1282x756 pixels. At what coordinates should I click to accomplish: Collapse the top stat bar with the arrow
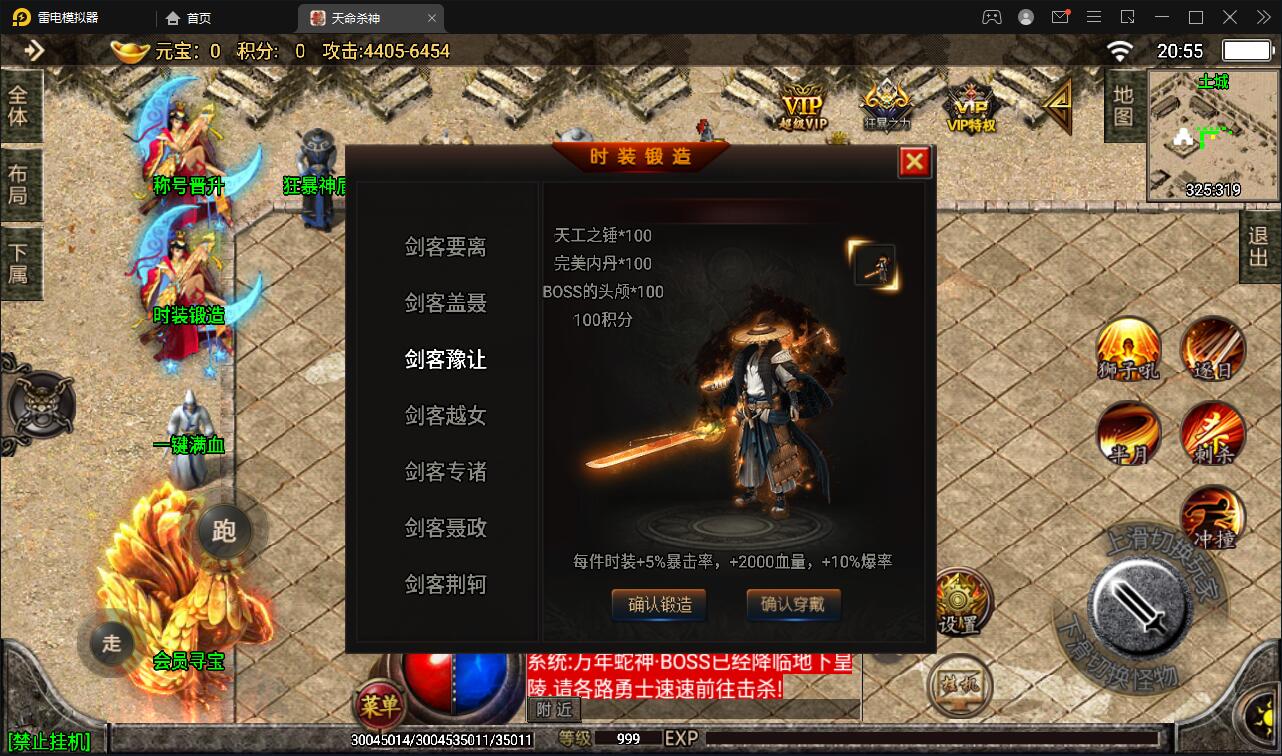click(x=37, y=49)
